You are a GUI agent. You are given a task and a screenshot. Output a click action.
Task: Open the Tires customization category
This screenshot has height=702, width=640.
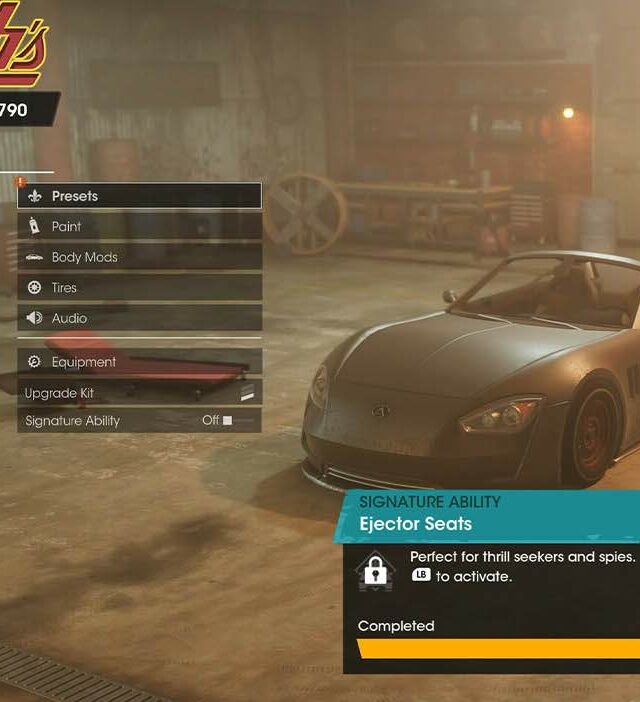coord(139,288)
